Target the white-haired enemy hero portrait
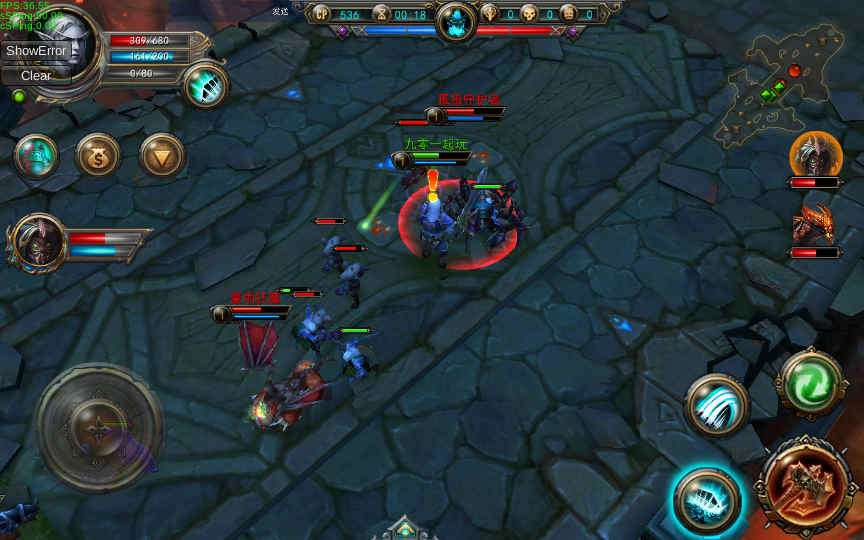864x540 pixels. 815,155
